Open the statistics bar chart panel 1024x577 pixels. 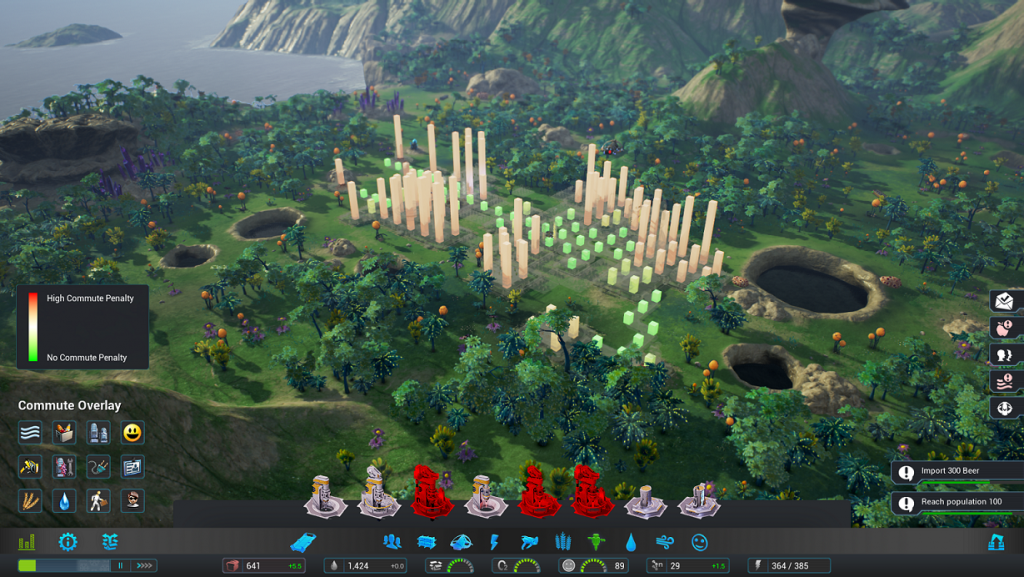tap(26, 542)
